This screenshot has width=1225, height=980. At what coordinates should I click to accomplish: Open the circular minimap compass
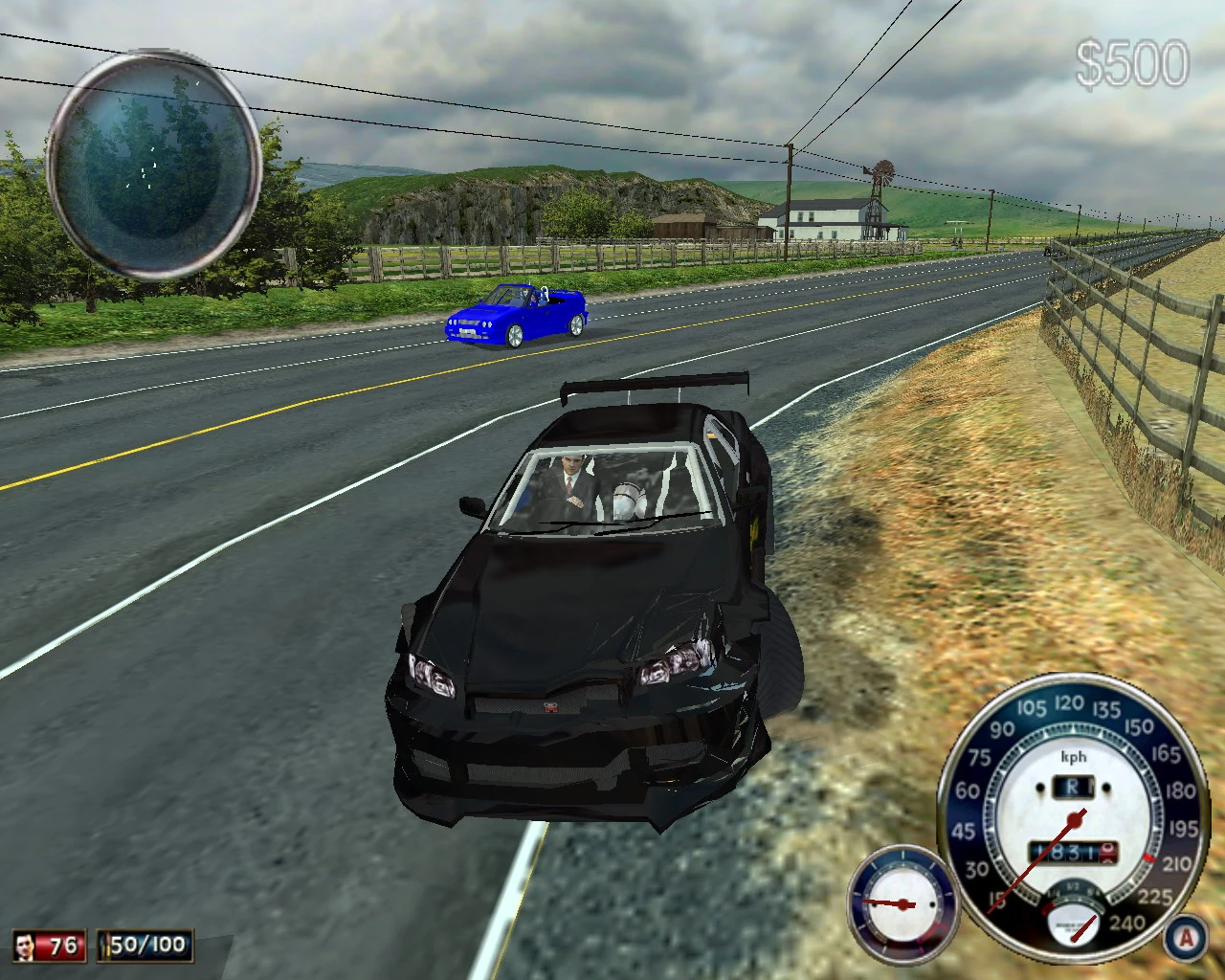click(x=153, y=163)
